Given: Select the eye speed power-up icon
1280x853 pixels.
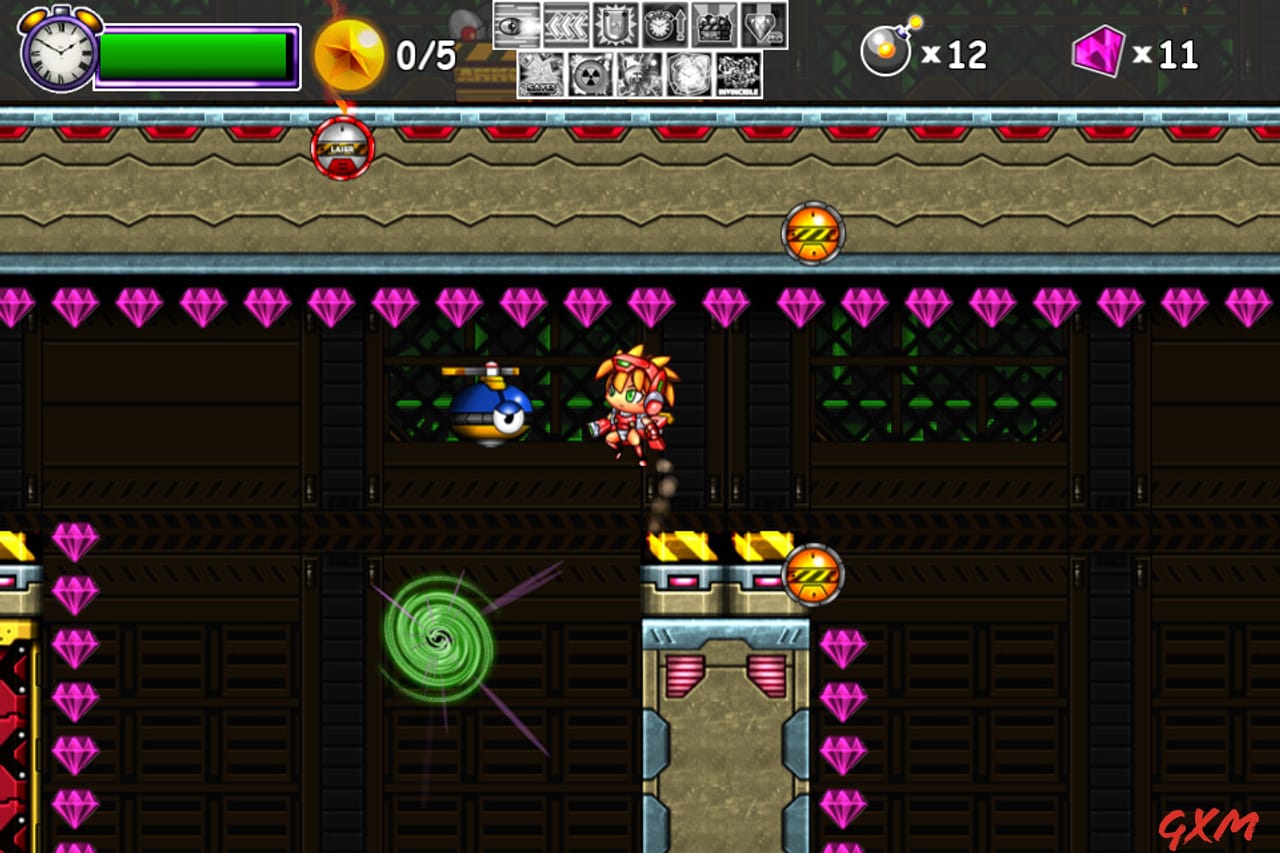Looking at the screenshot, I should point(516,25).
